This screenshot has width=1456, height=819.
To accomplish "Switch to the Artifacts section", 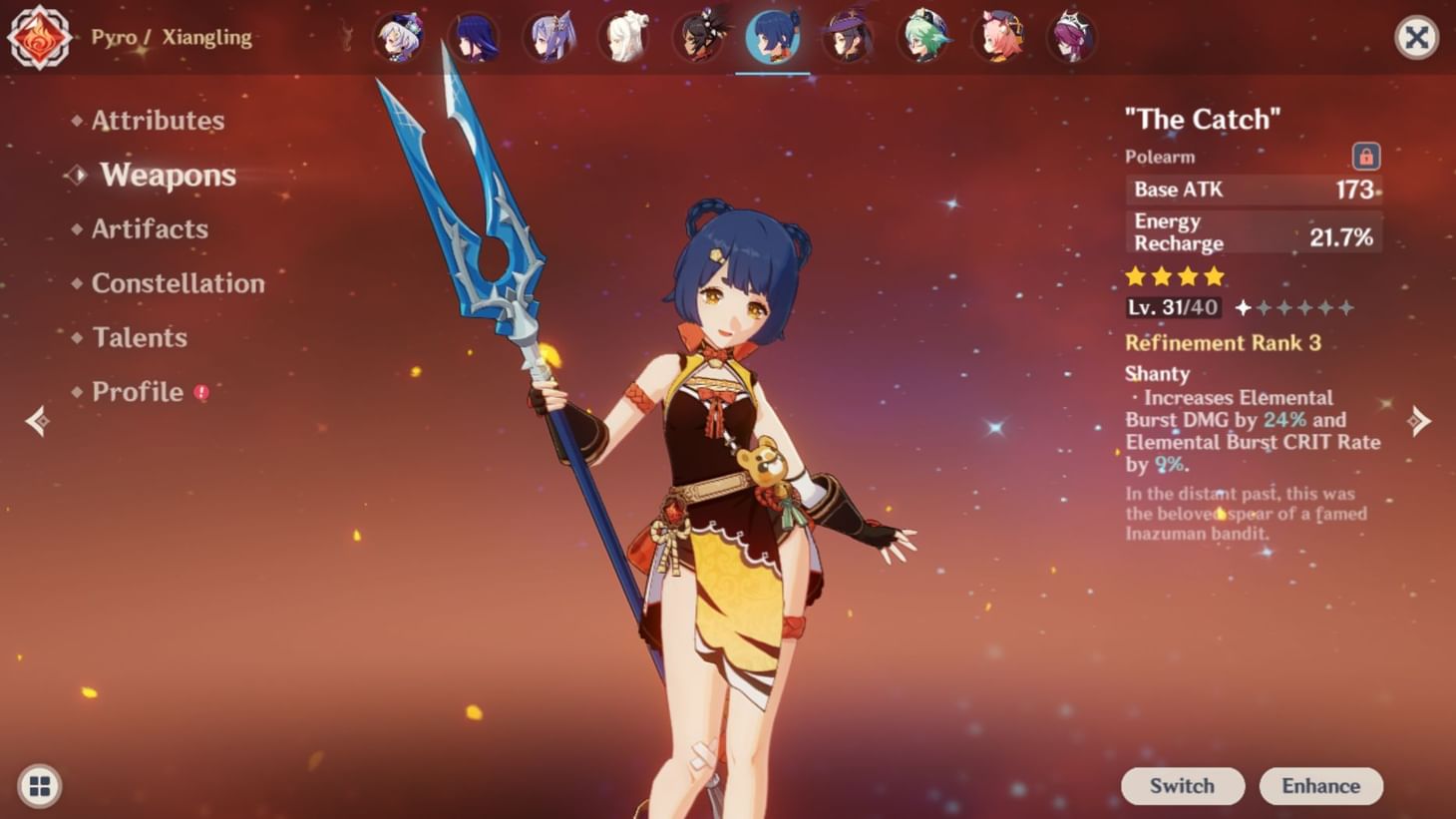I will [150, 229].
